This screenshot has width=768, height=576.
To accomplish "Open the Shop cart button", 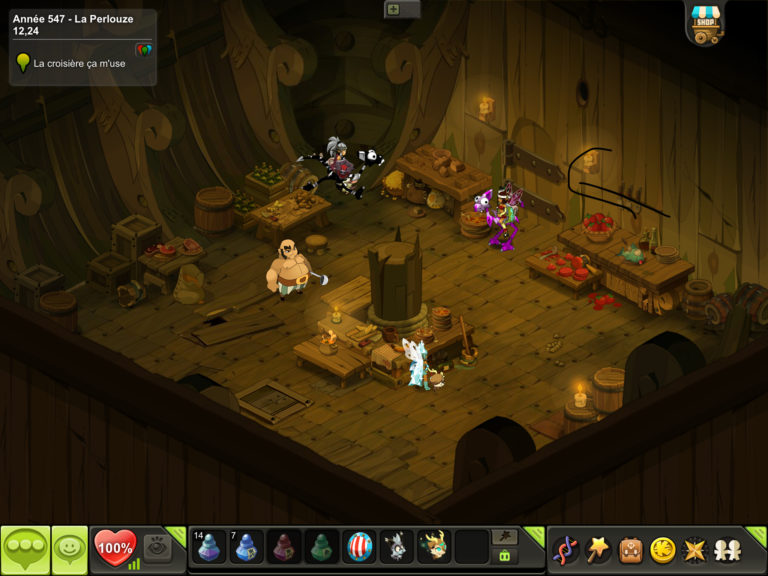I will point(706,23).
